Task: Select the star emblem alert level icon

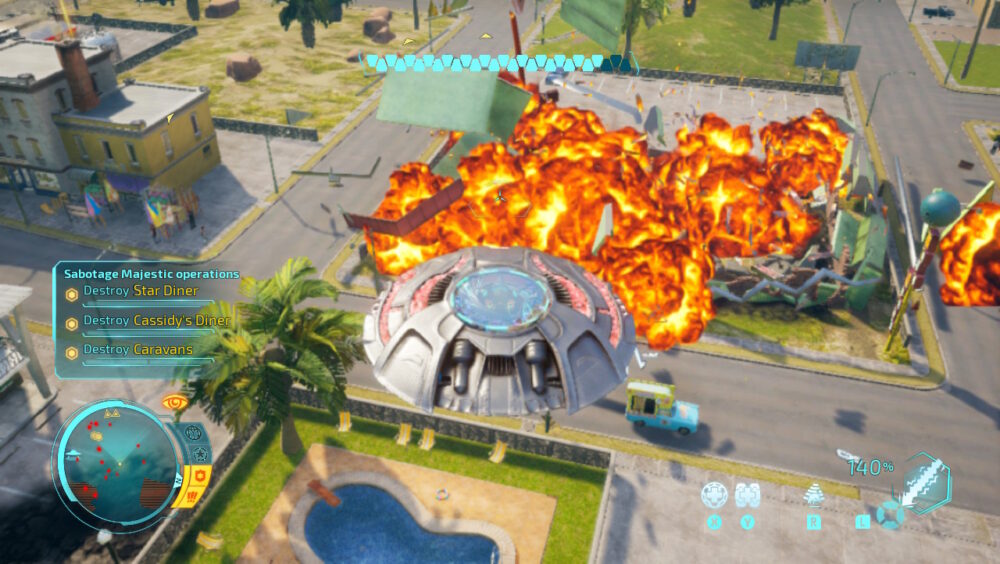Action: [199, 454]
